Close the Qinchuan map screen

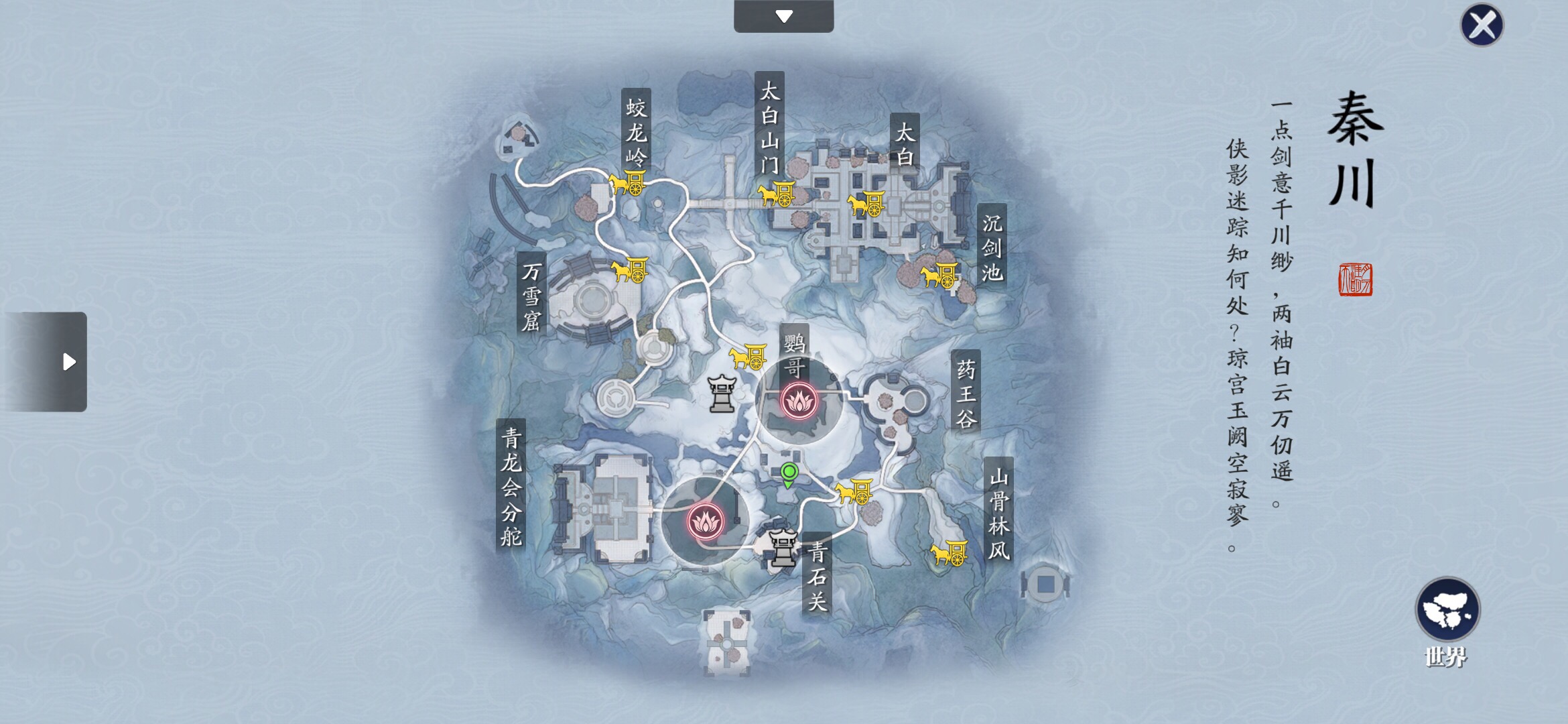[1482, 25]
